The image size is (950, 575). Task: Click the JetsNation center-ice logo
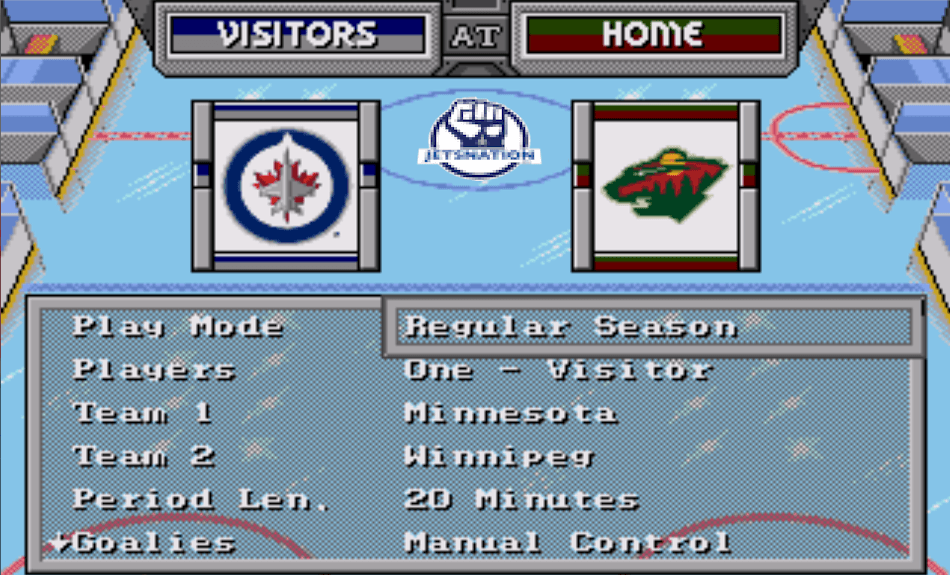pos(479,138)
